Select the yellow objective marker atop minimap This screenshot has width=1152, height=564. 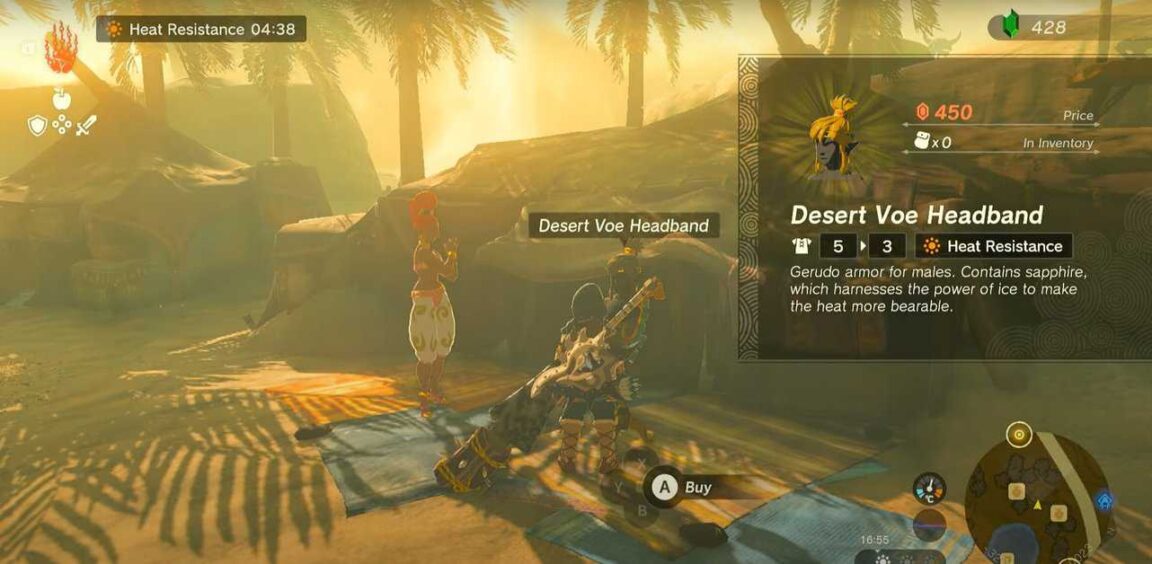point(1019,435)
